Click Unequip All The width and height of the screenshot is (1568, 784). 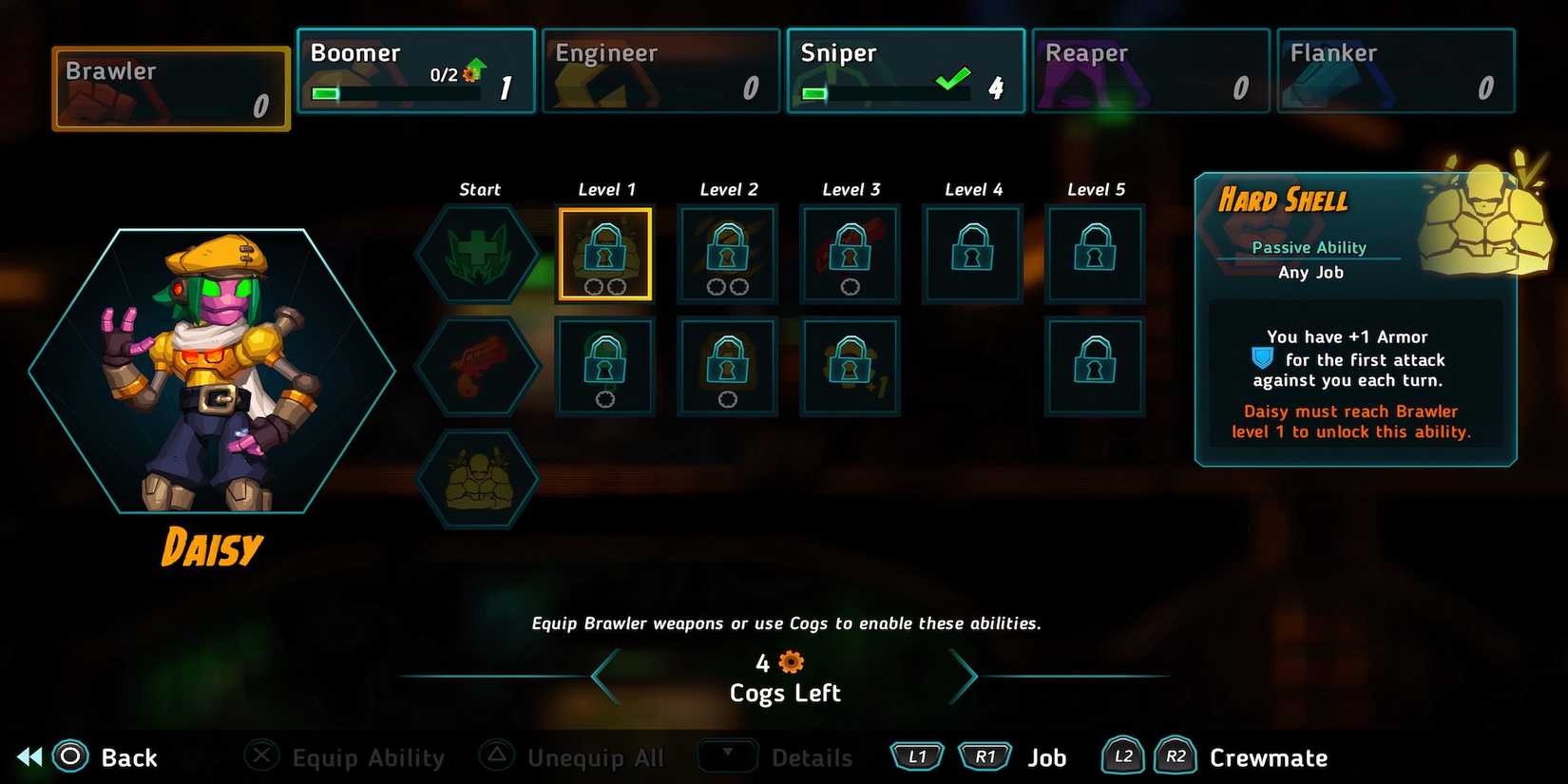pos(593,756)
